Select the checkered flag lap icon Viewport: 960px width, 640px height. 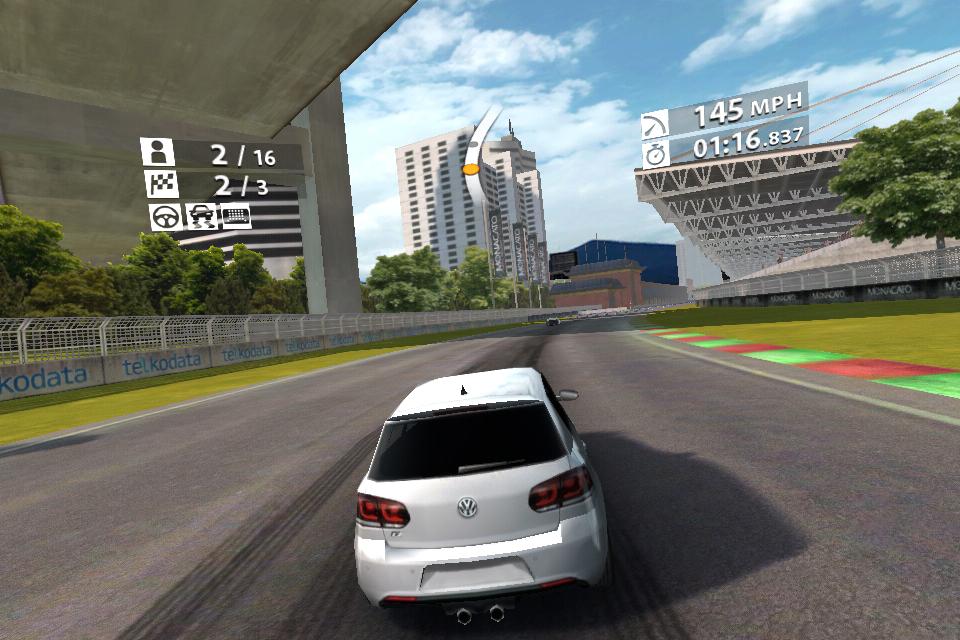tap(159, 184)
